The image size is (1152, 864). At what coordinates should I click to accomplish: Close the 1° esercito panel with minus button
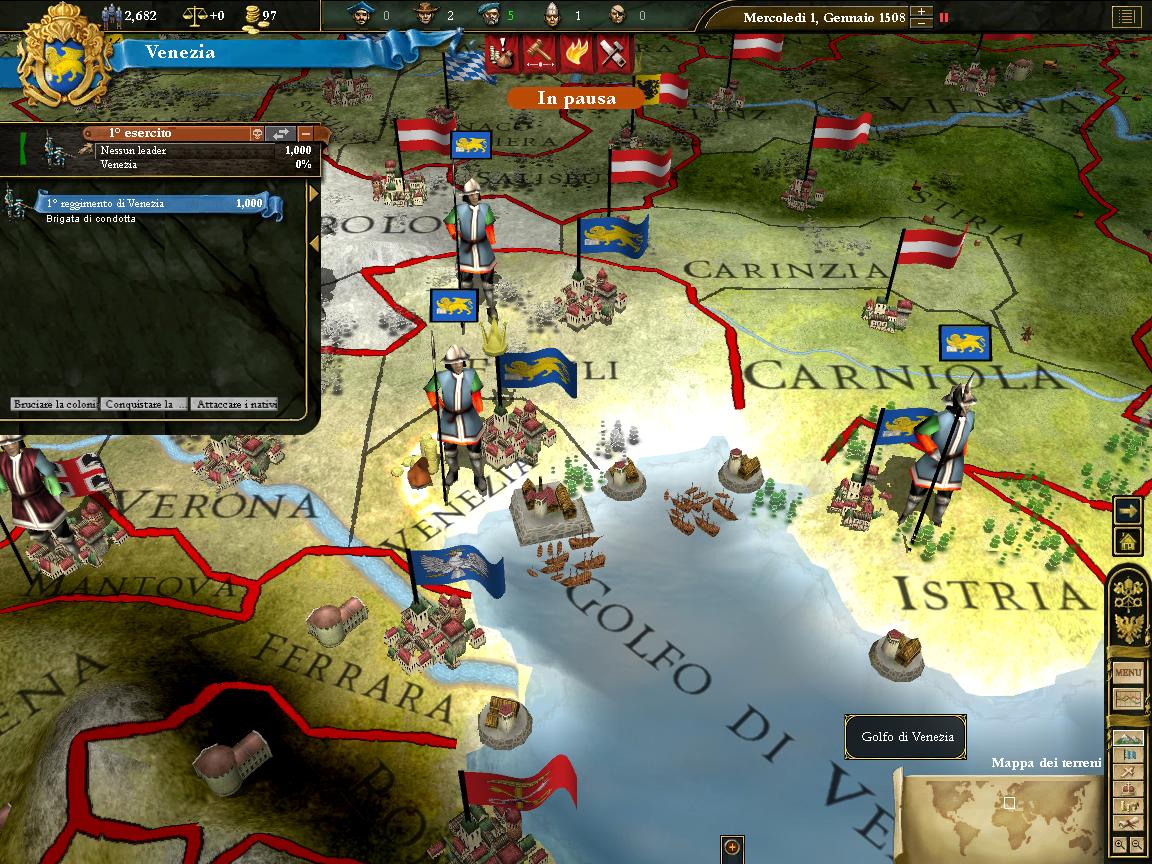[305, 133]
